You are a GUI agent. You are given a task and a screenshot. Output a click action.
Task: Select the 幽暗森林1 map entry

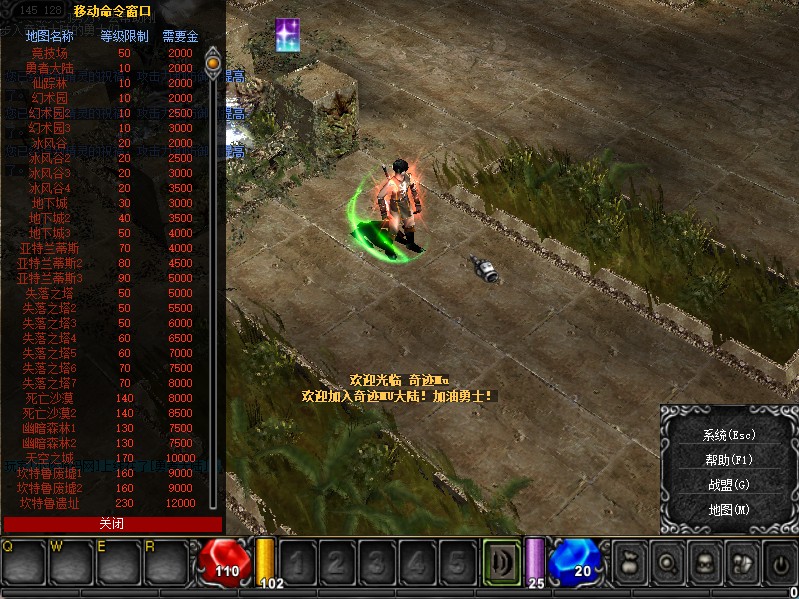pos(50,428)
